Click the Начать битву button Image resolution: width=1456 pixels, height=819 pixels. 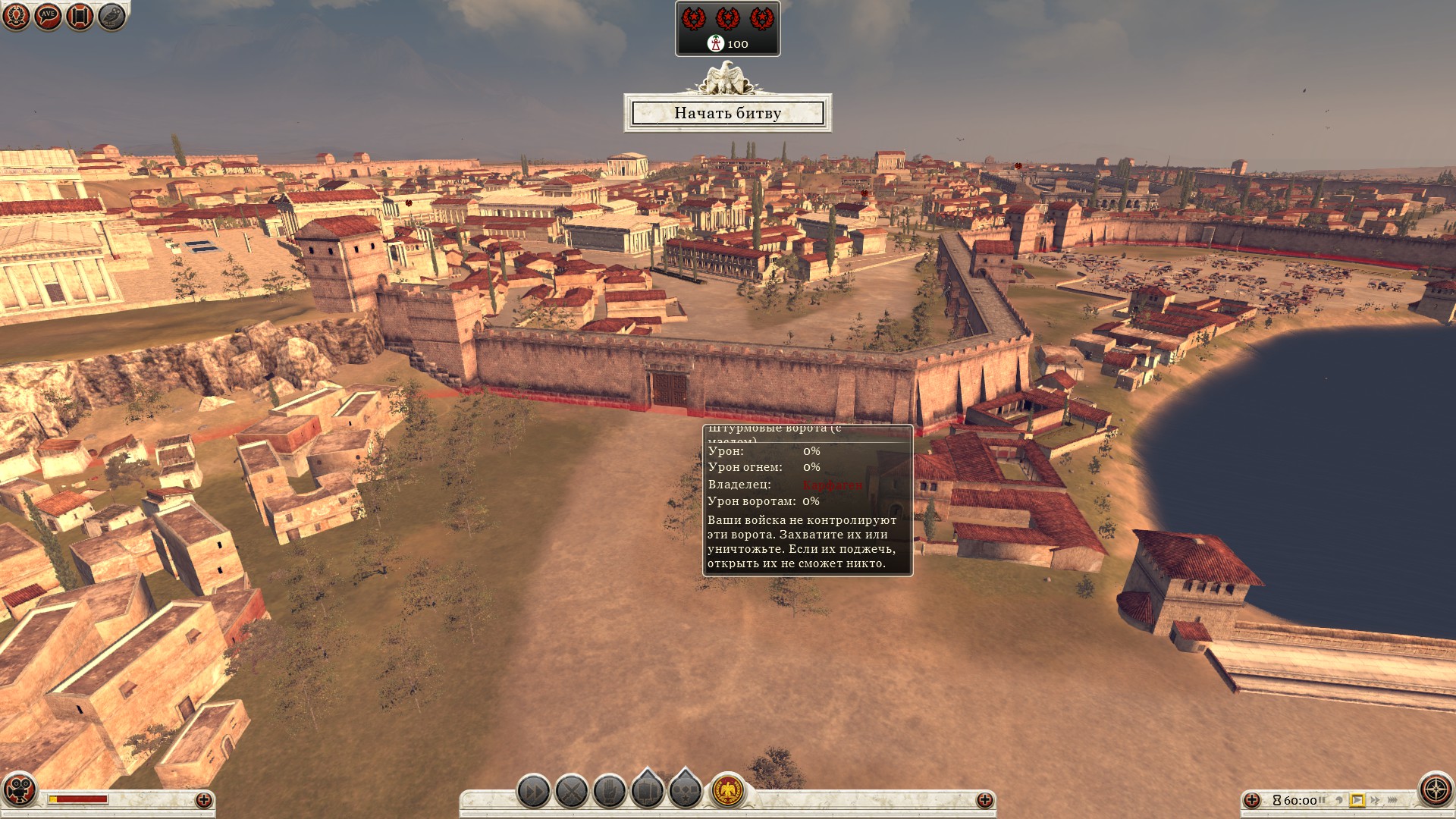tap(727, 113)
